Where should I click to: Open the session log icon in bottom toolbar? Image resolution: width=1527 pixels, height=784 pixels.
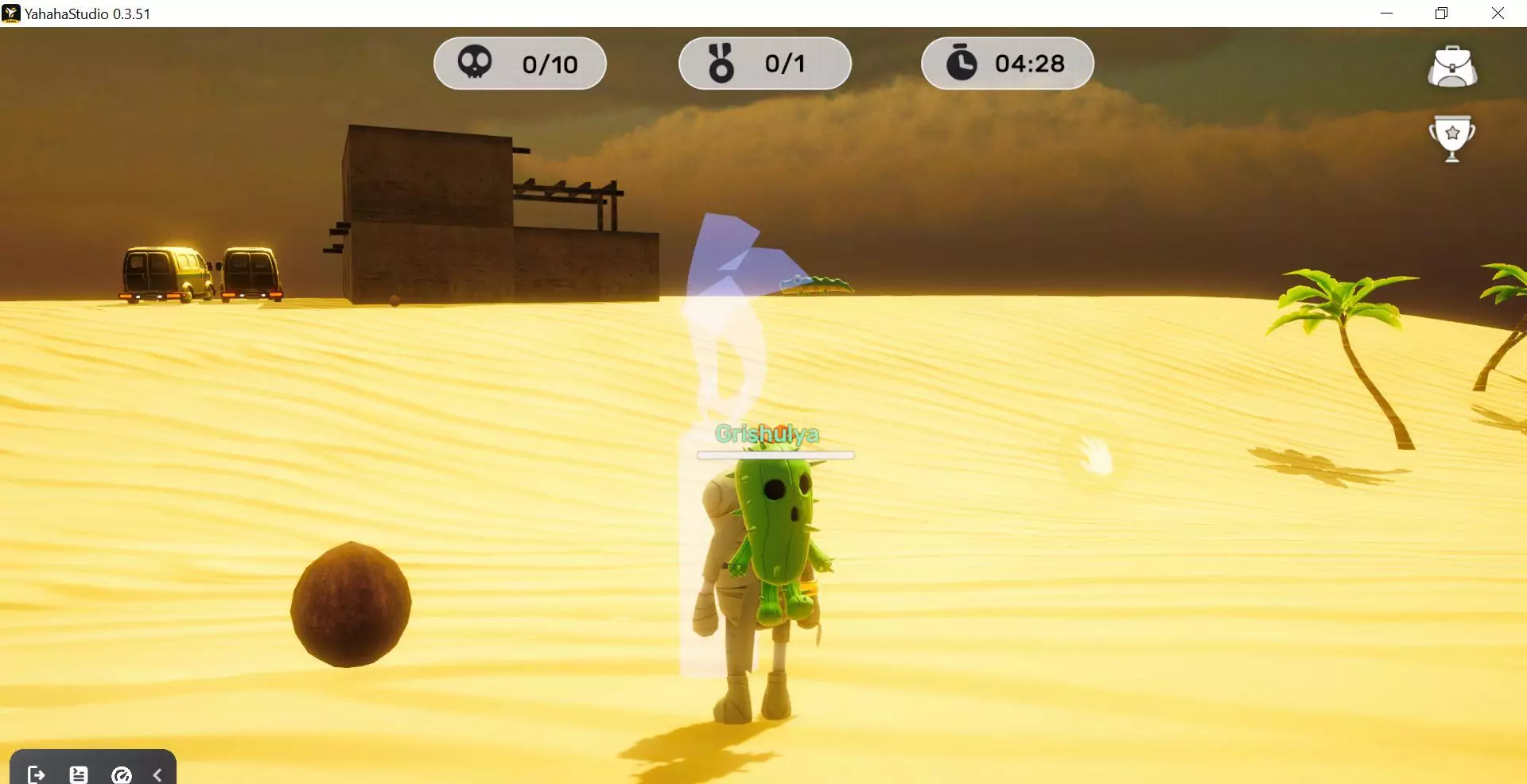coord(77,774)
